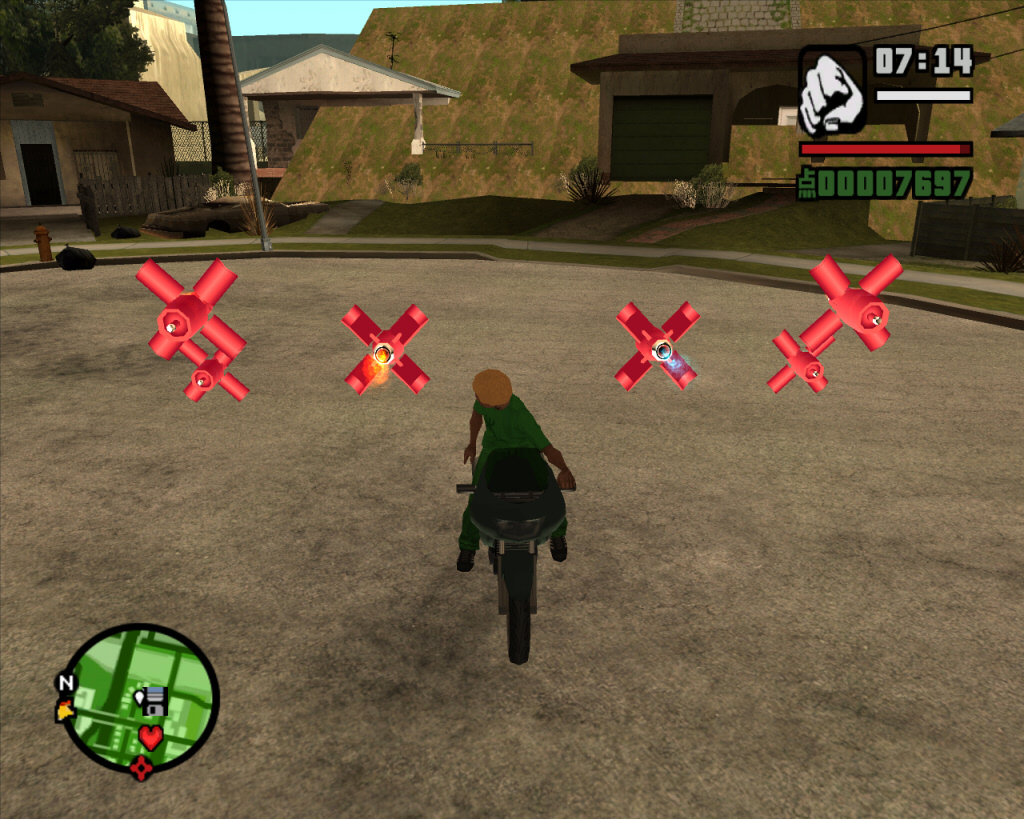This screenshot has width=1024, height=819.
Task: Select the yellow chicken blip on radar edge
Action: coord(65,710)
